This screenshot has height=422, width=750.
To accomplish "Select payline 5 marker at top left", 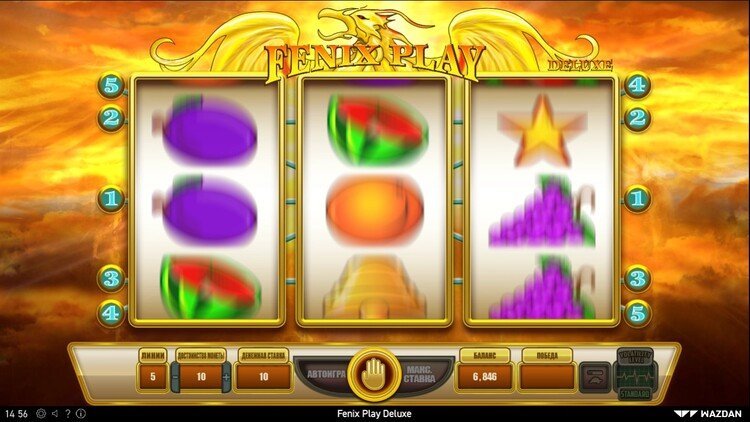I will 111,86.
